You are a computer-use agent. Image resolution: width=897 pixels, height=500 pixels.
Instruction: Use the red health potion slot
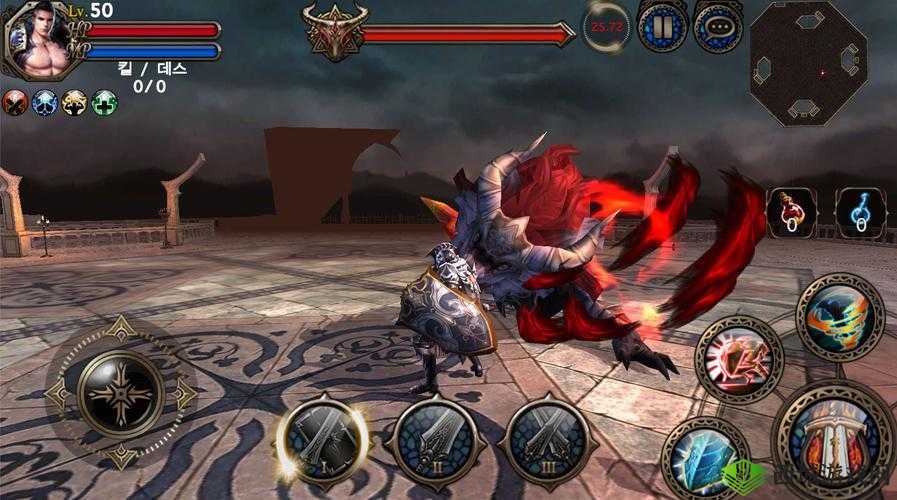pos(791,212)
